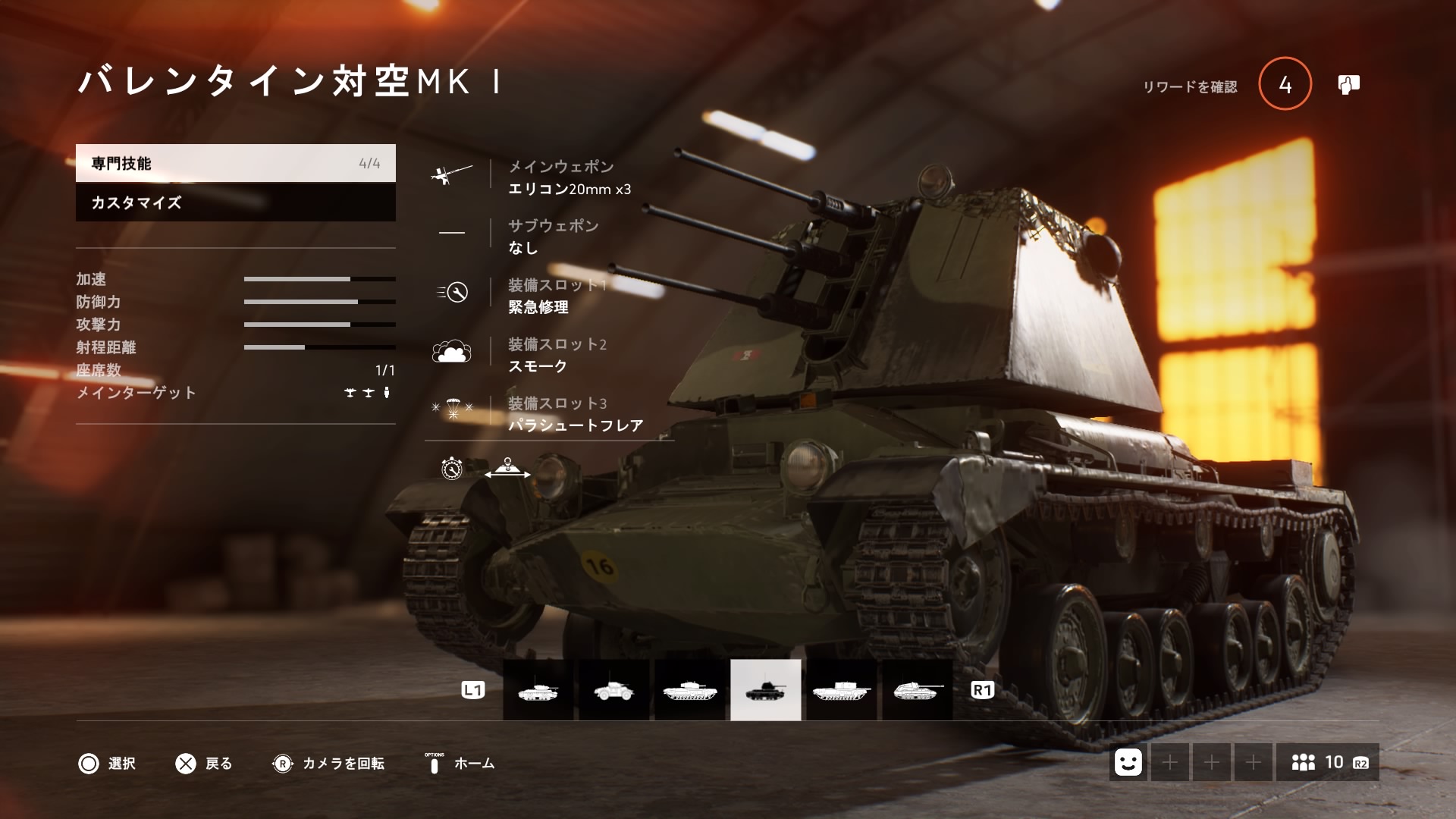Click the sub weapon dash icon
Viewport: 1456px width, 819px height.
tap(452, 232)
